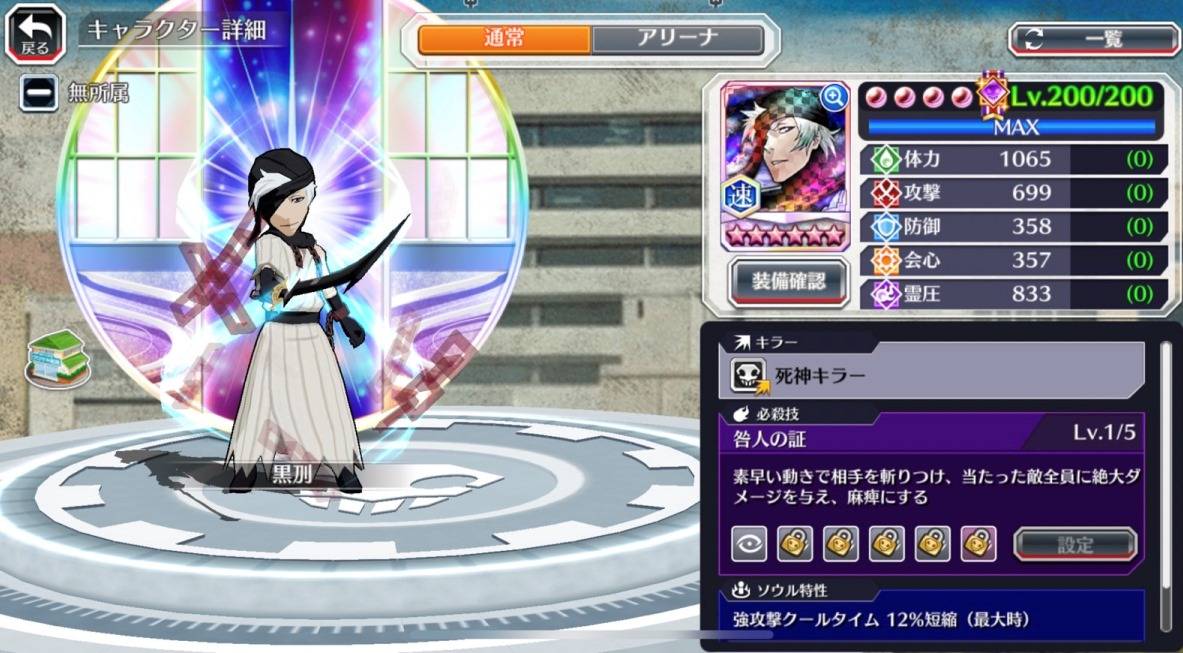Go back with the 戻る button
This screenshot has width=1183, height=653.
tap(35, 34)
